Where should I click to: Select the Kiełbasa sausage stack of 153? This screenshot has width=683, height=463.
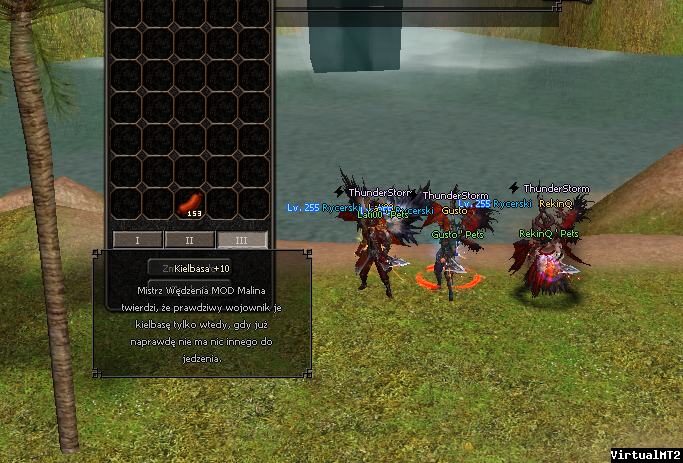190,204
